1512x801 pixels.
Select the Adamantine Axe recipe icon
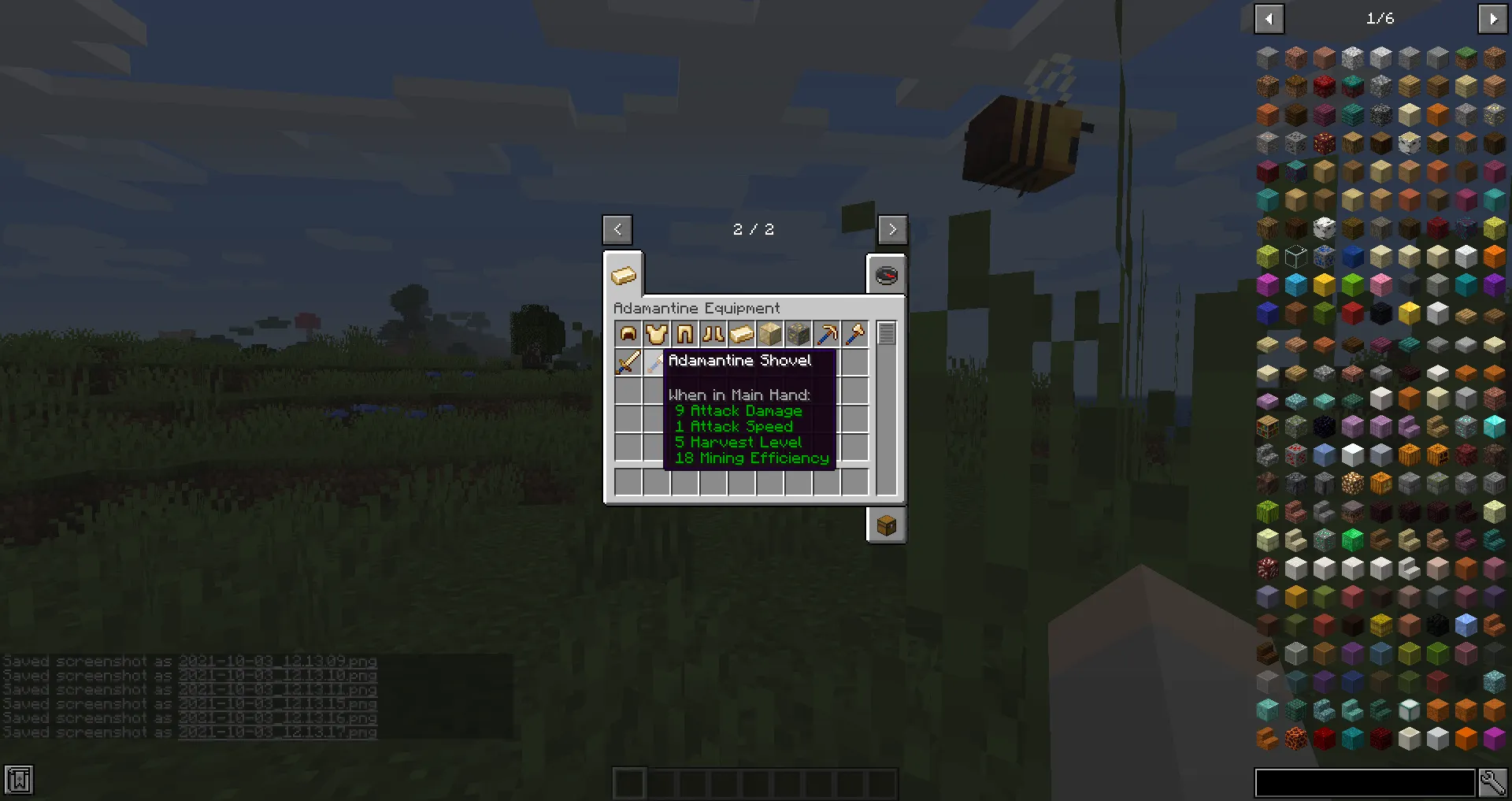pos(854,334)
